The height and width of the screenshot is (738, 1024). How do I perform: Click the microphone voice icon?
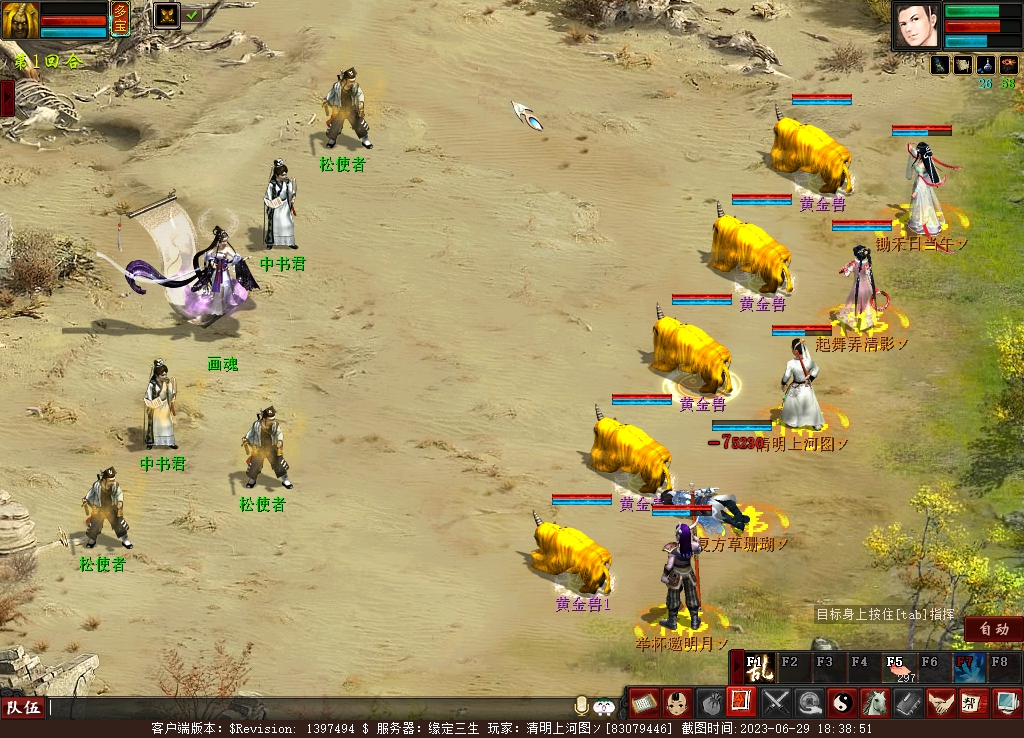tap(581, 706)
